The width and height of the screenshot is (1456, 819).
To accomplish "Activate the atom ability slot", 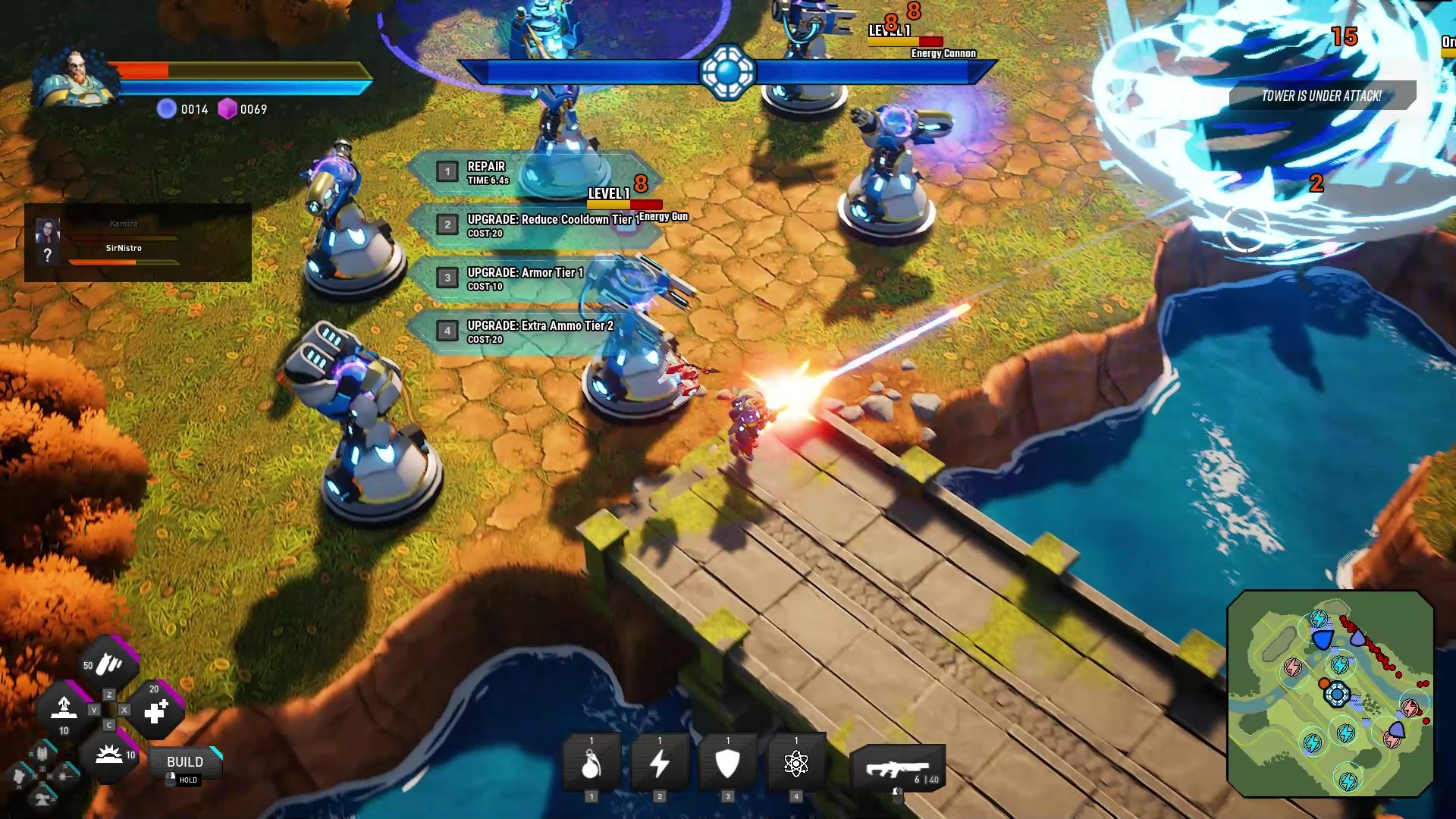I will click(795, 764).
